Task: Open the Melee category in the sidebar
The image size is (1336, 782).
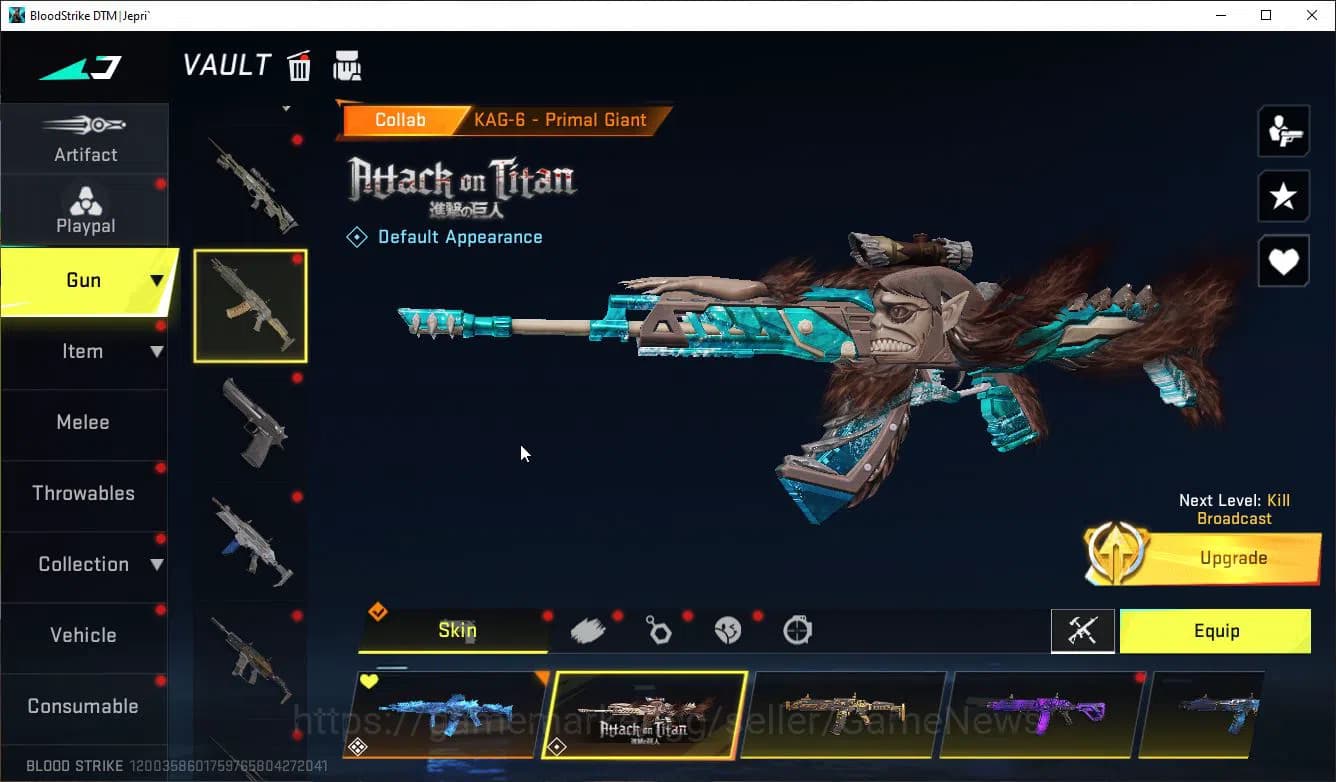Action: [x=83, y=422]
